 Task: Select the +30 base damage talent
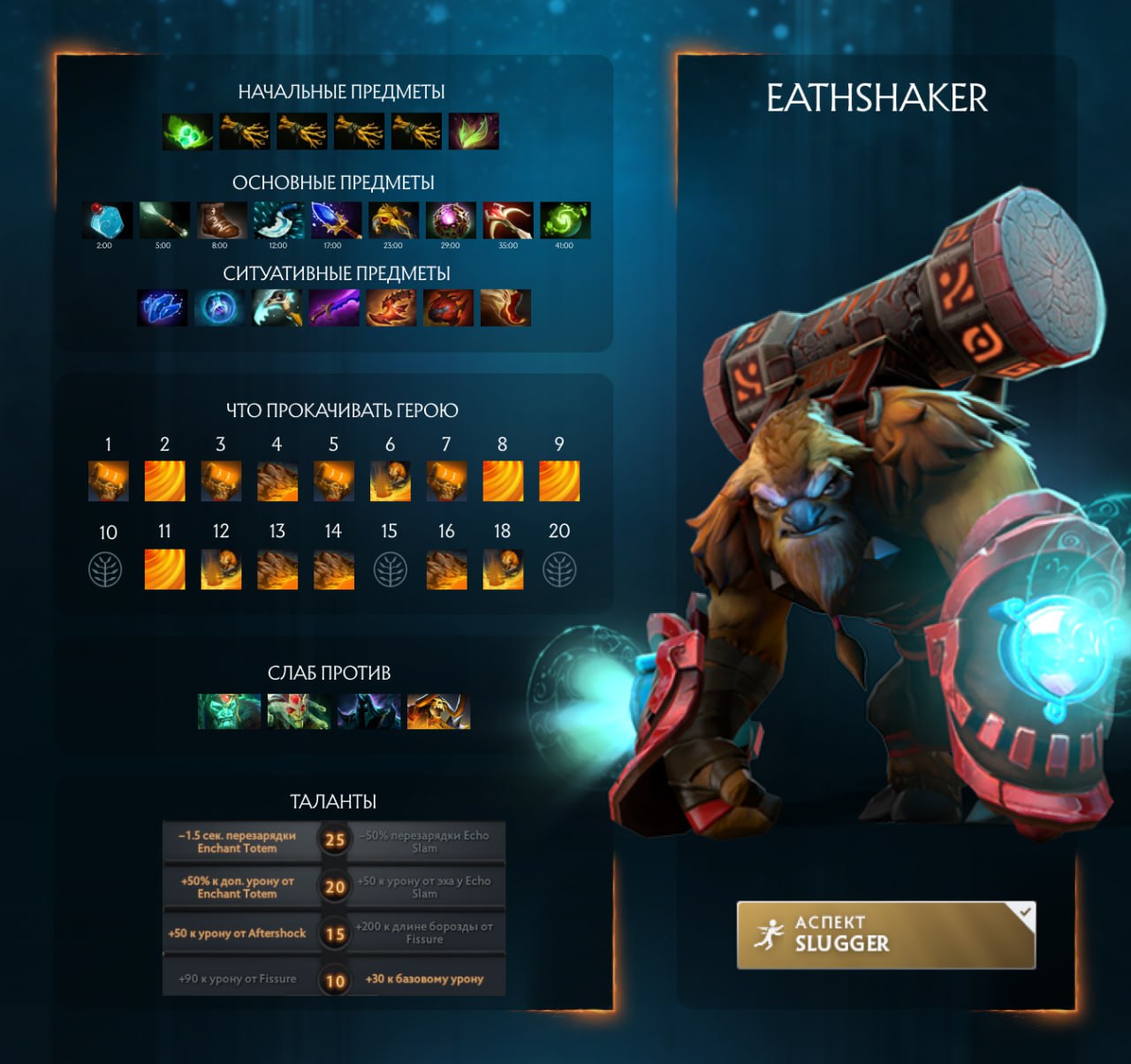coord(424,979)
